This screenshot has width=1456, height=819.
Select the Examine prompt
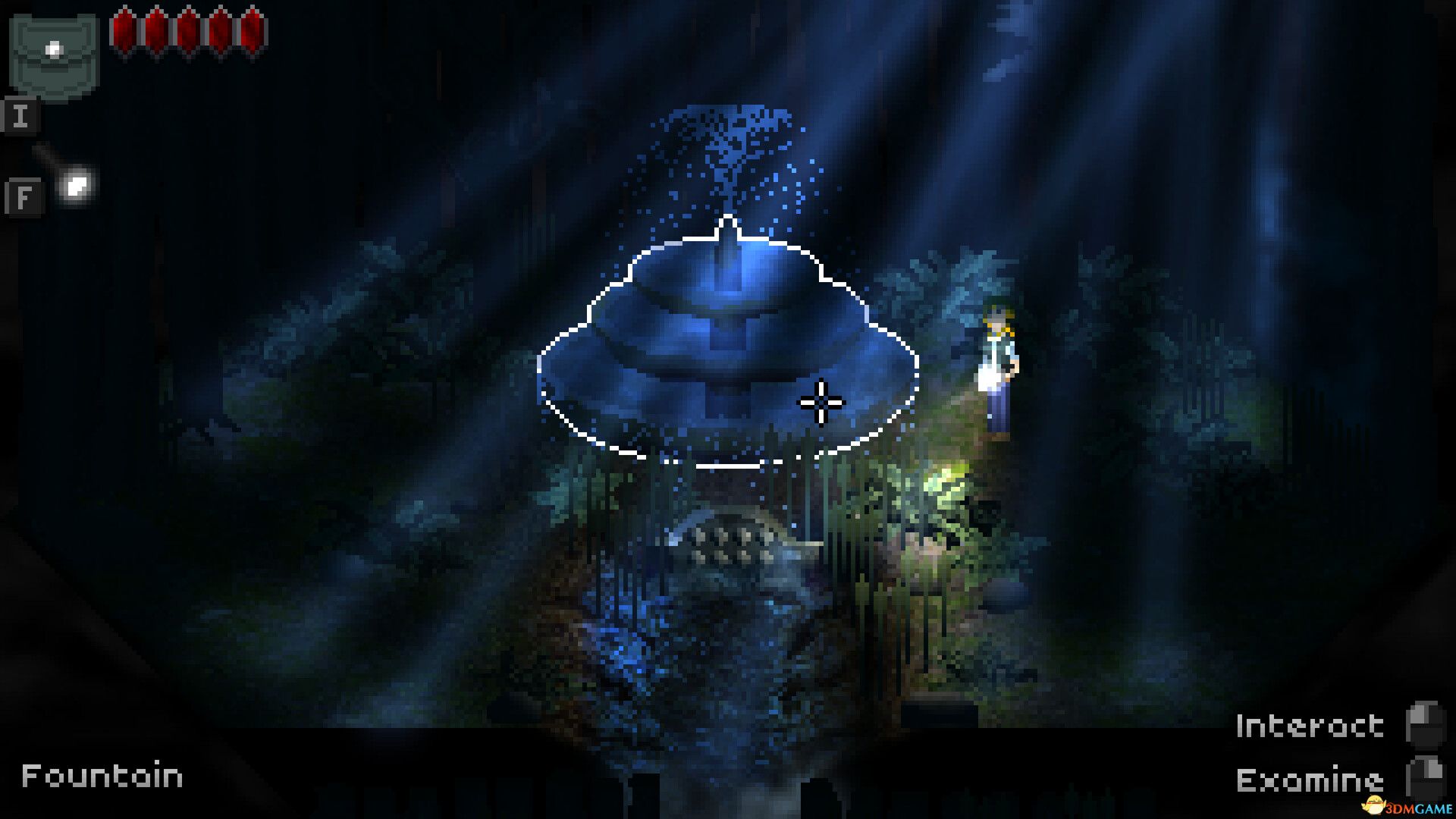(x=1310, y=777)
